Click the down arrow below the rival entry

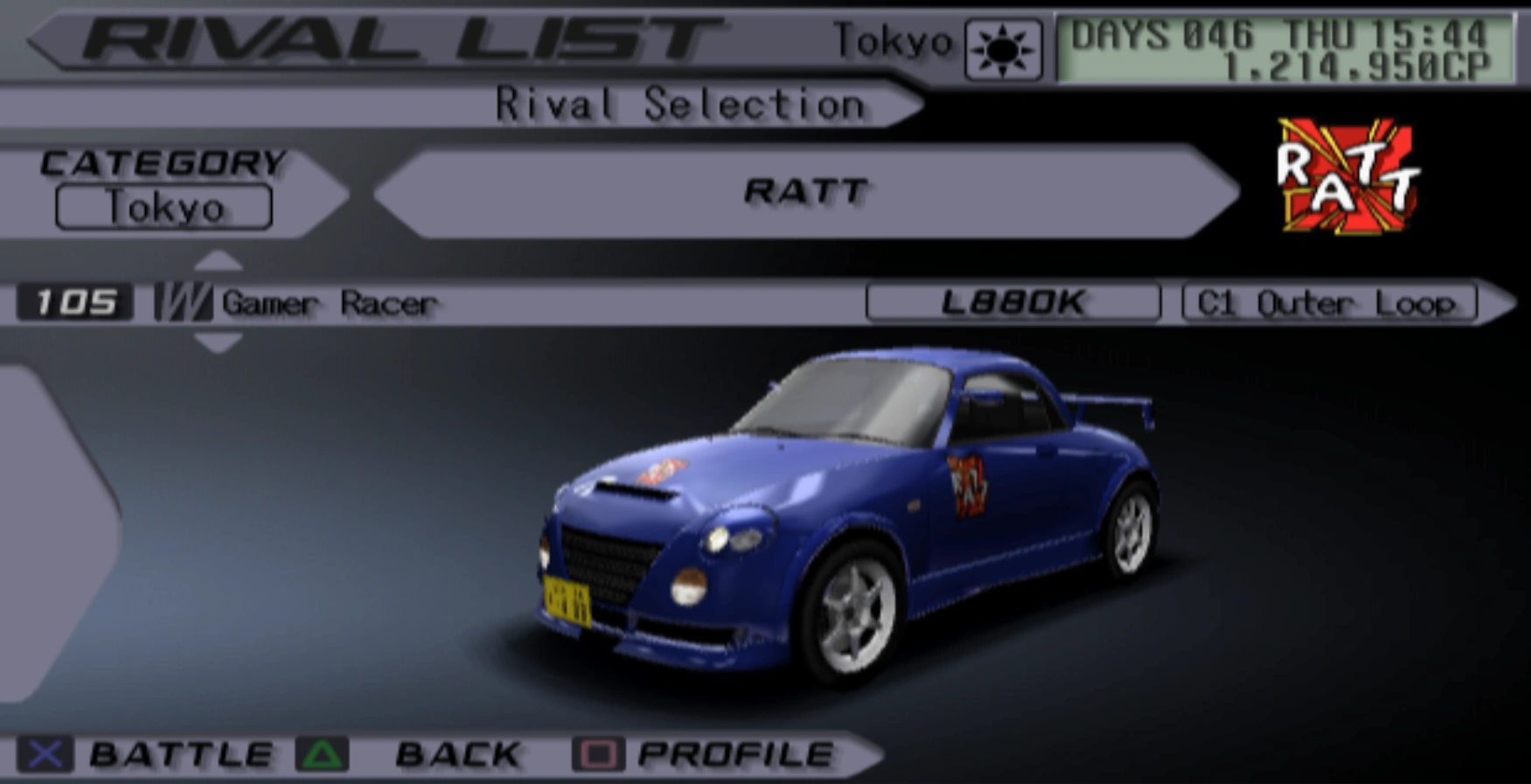coord(219,344)
